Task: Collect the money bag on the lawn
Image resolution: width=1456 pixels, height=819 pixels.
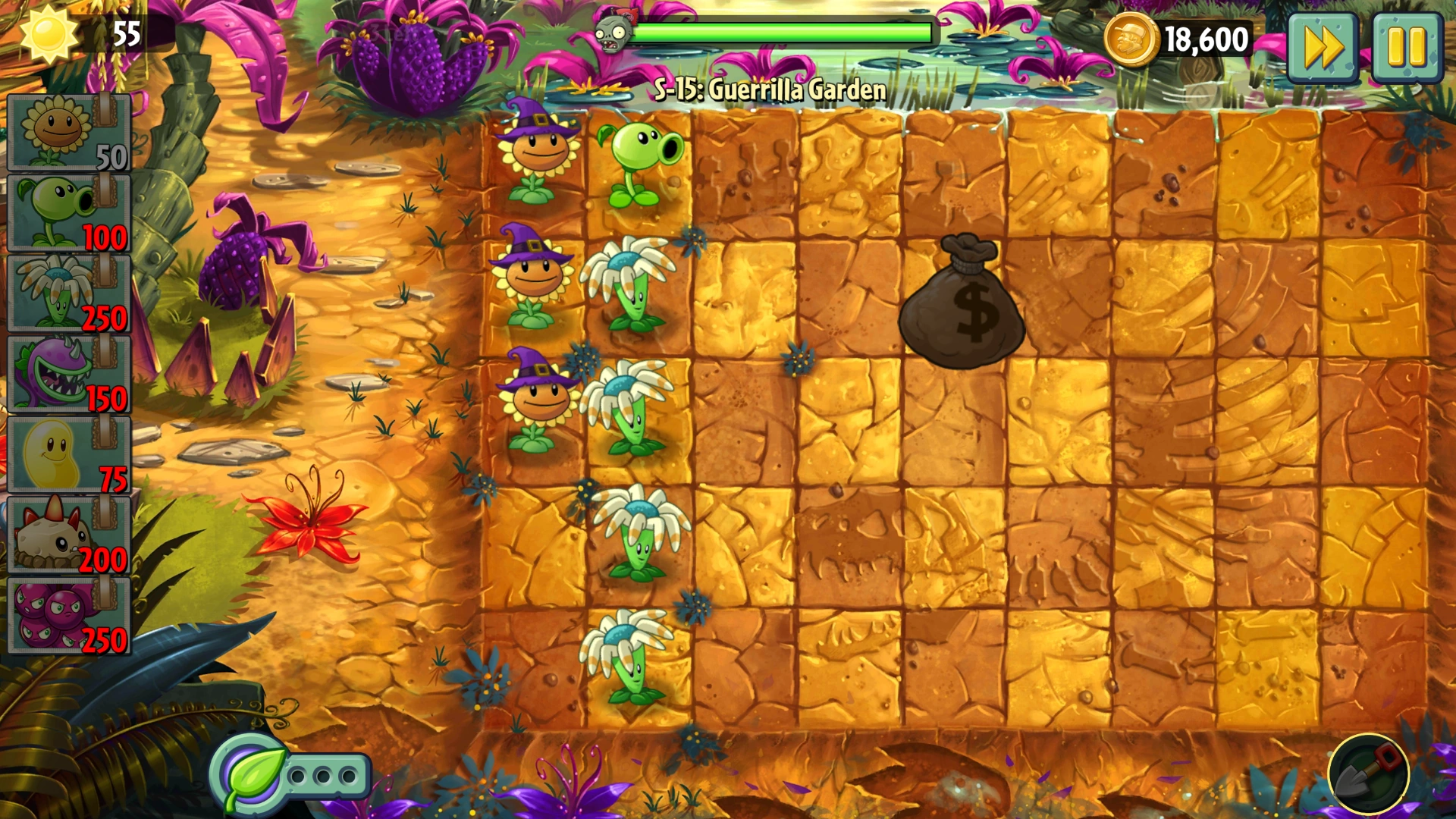Action: click(962, 303)
